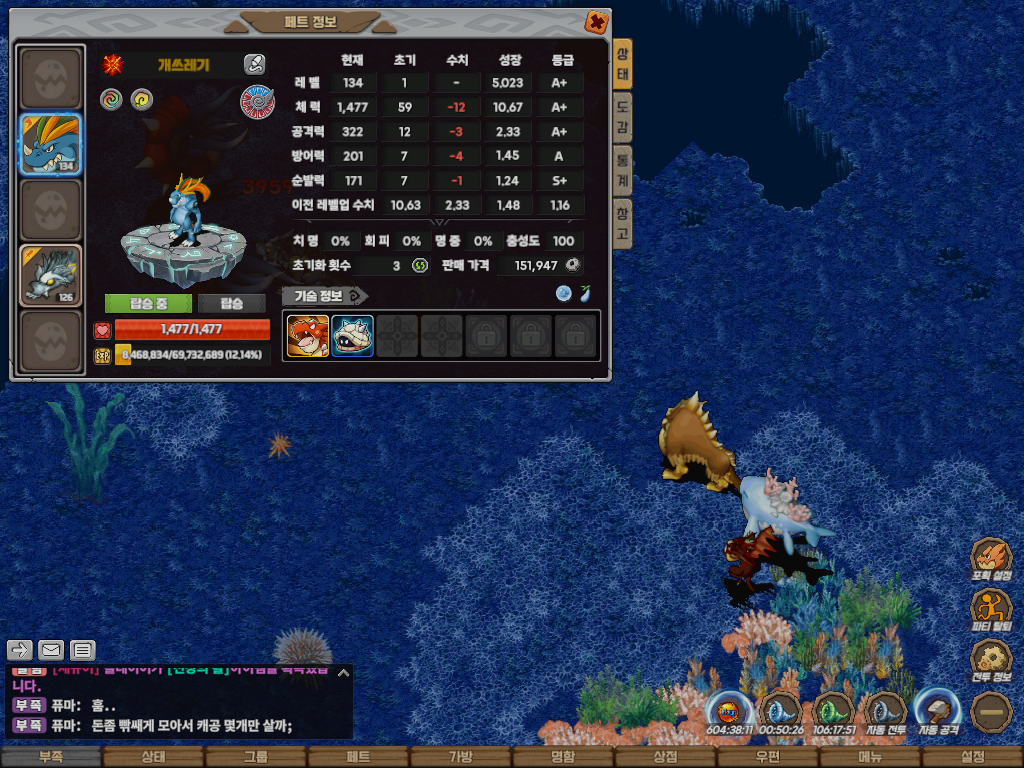Select the spiked shell skill slot
The width and height of the screenshot is (1024, 768).
tap(352, 336)
